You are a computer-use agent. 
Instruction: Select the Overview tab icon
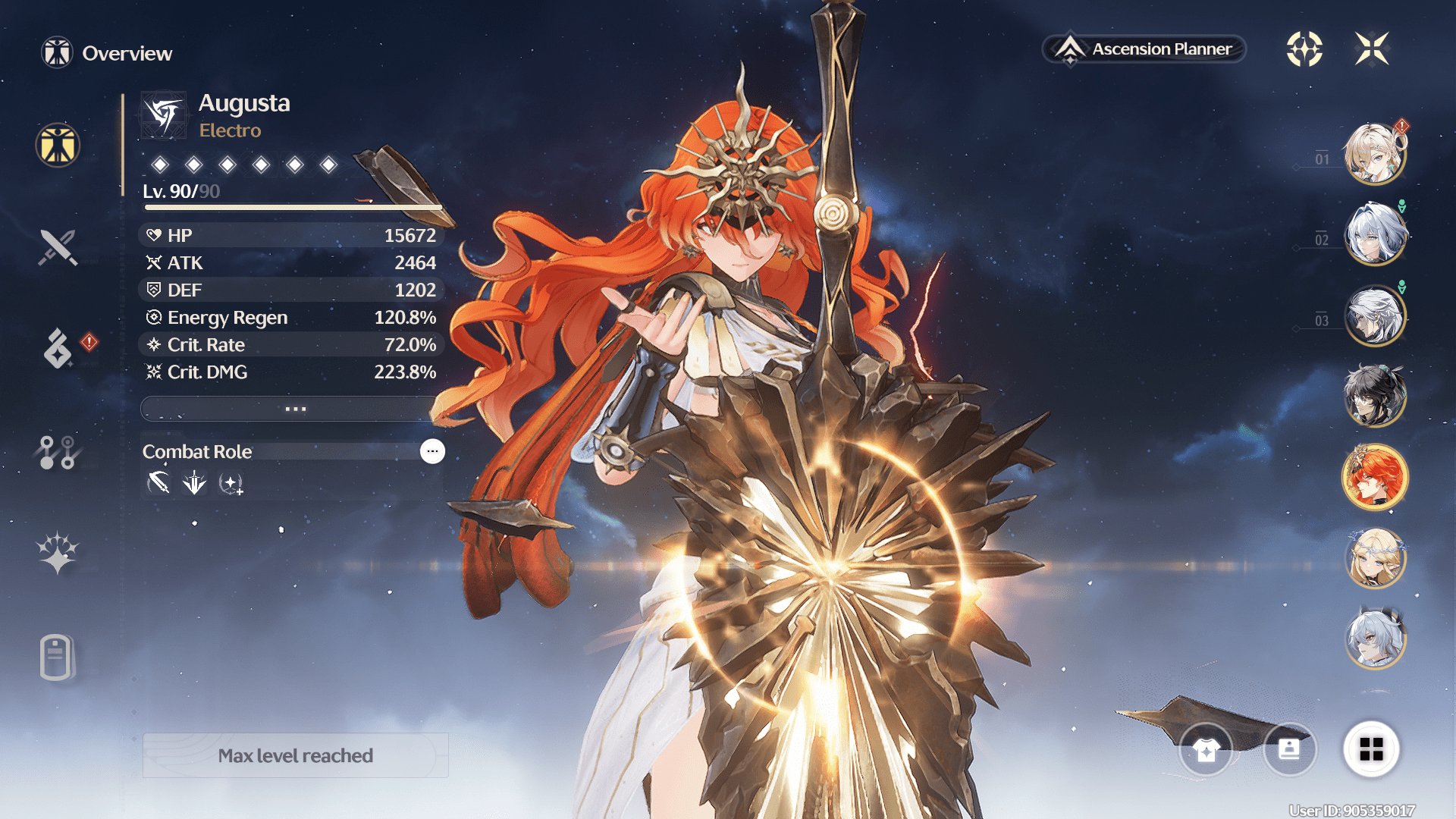coord(58,145)
